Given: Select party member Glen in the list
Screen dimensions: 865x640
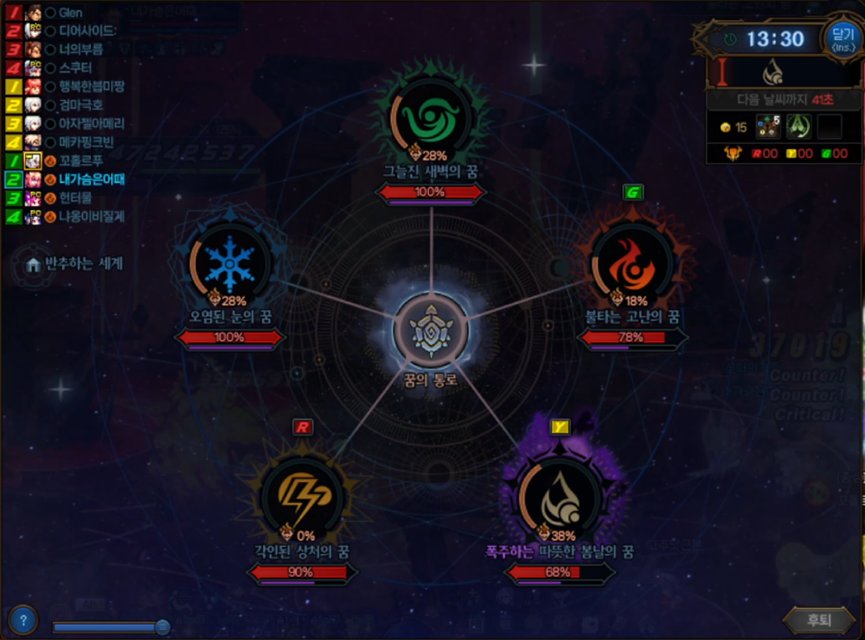Looking at the screenshot, I should pyautogui.click(x=70, y=13).
